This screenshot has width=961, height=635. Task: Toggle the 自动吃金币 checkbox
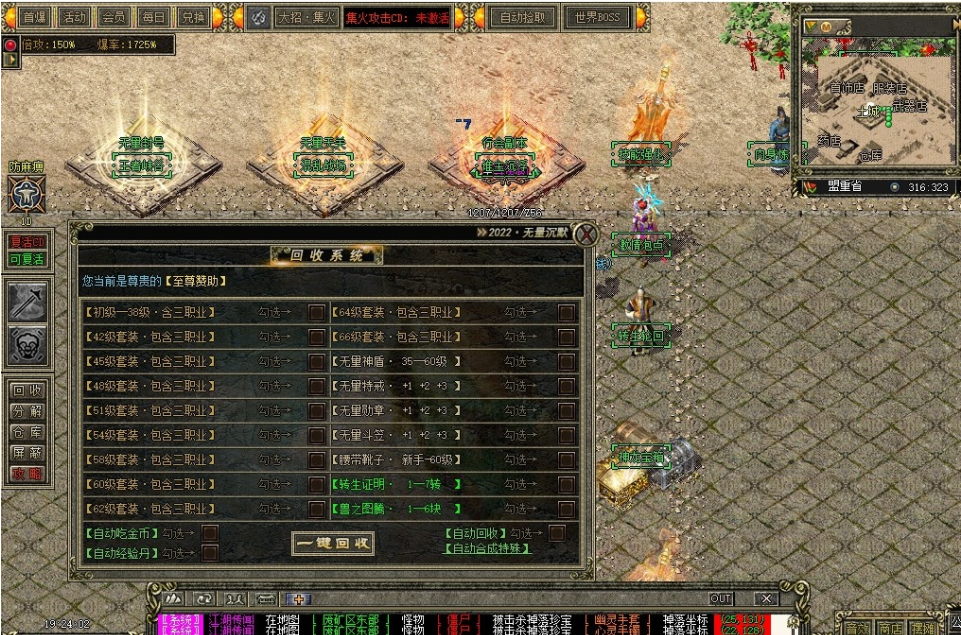(210, 534)
